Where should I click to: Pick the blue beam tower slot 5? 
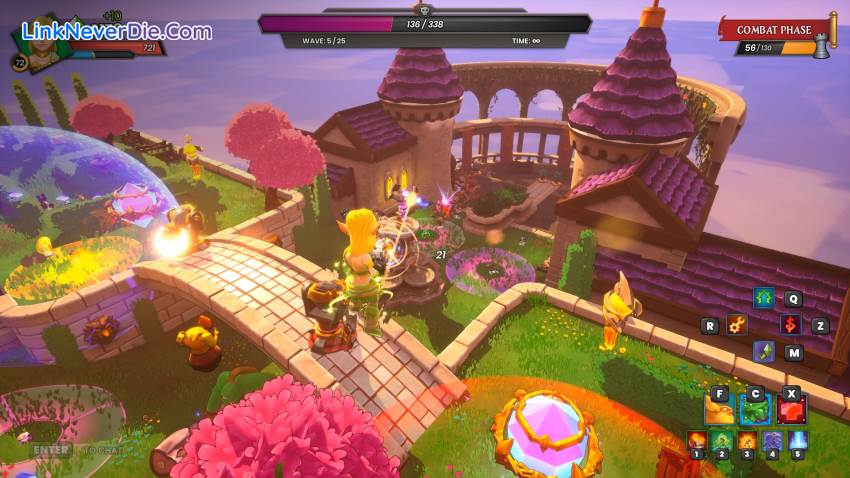pyautogui.click(x=797, y=441)
